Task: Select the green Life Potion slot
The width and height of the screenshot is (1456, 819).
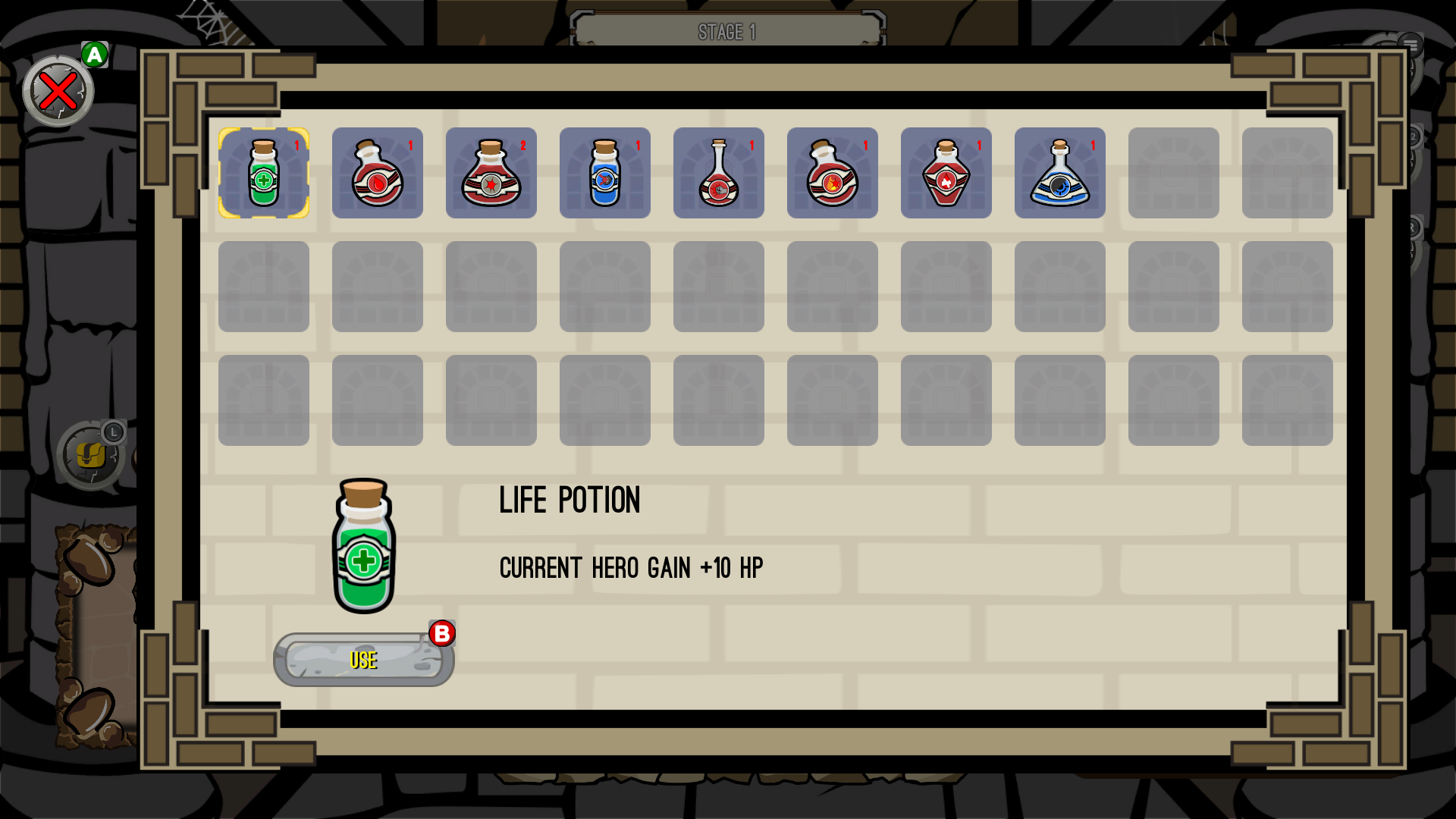Action: point(264,173)
